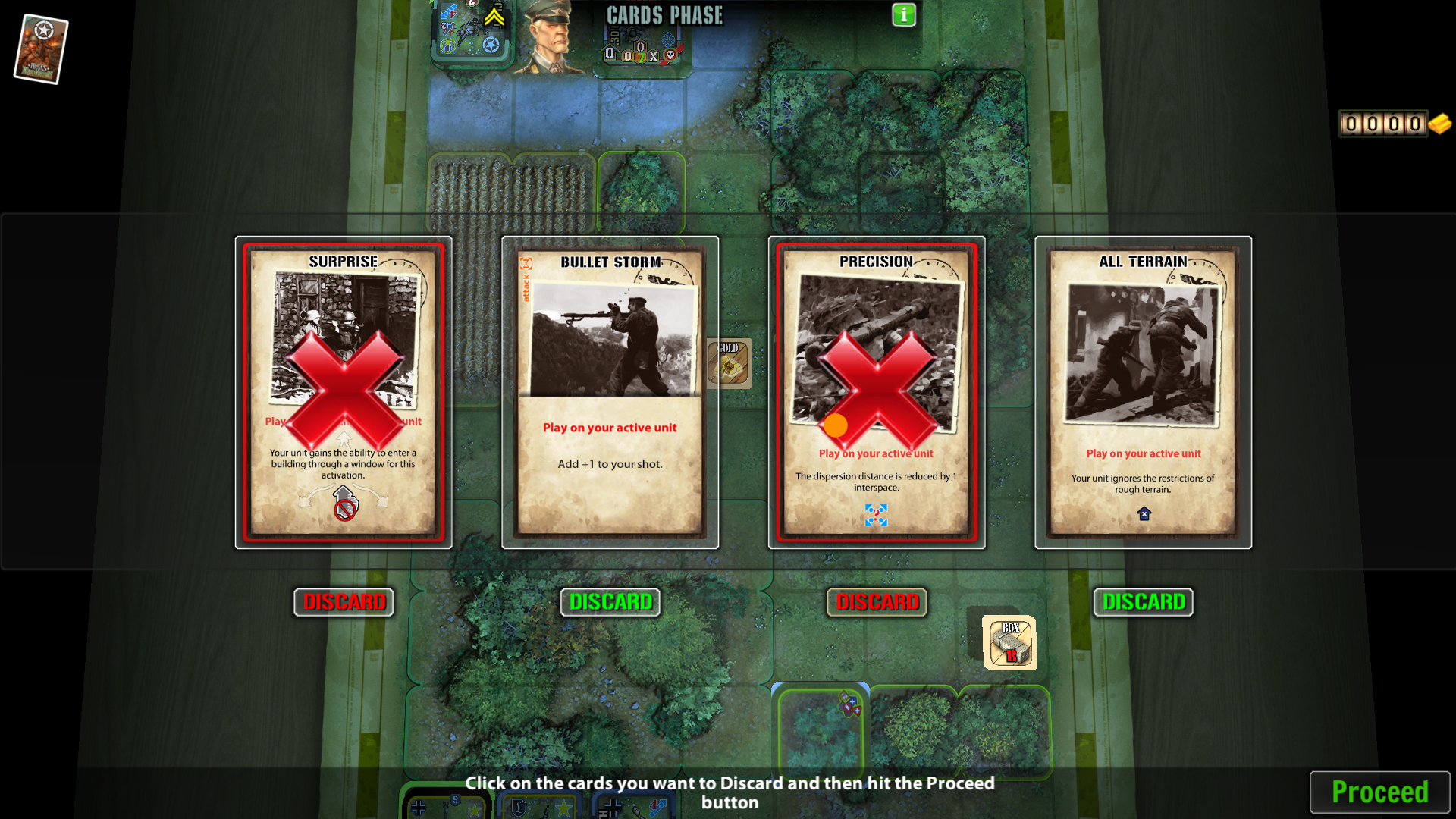
Task: Open the card deck icon
Action: 41,49
